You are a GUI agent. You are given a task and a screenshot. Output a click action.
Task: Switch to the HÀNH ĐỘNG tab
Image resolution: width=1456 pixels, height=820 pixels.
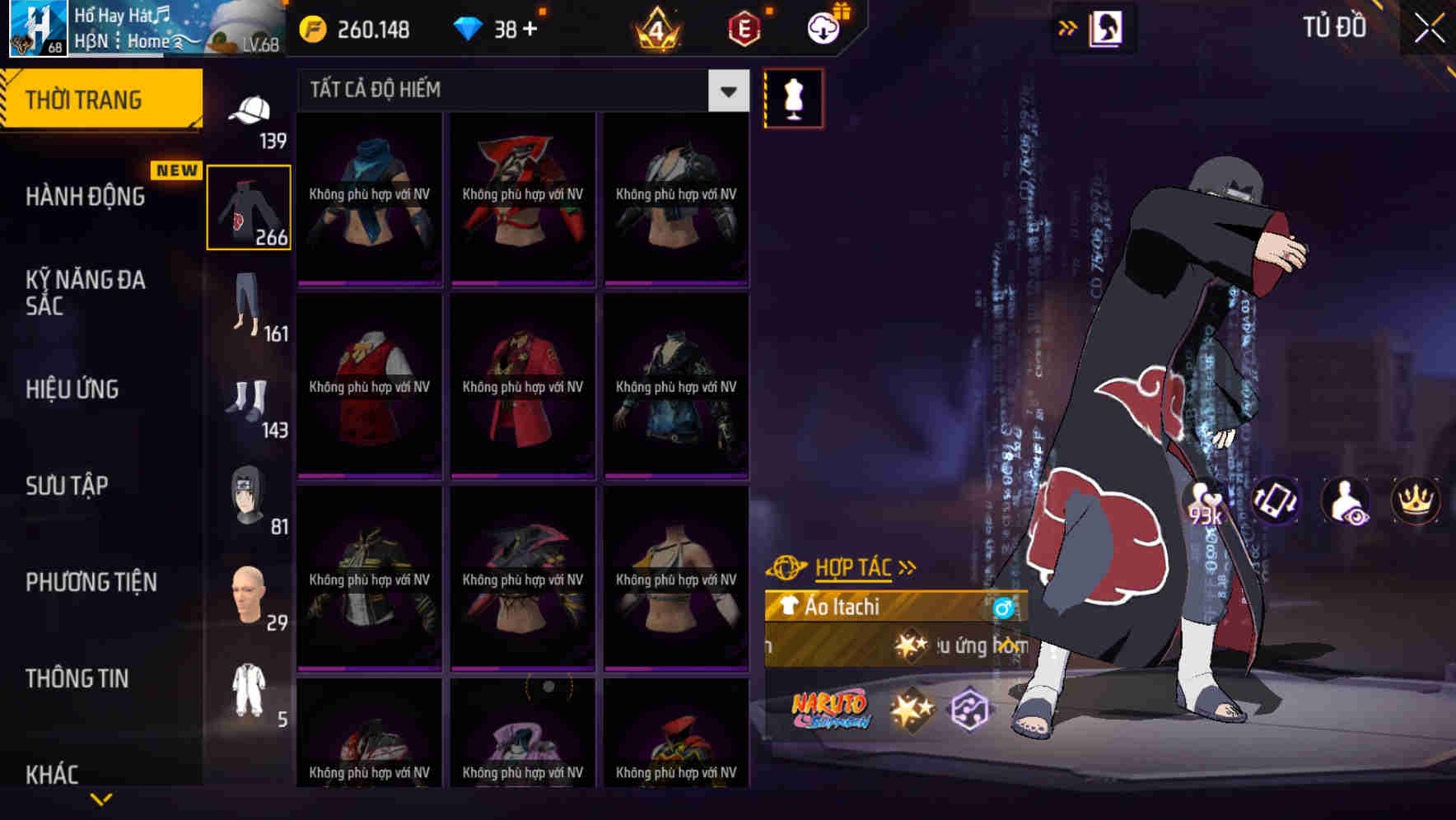[x=87, y=197]
